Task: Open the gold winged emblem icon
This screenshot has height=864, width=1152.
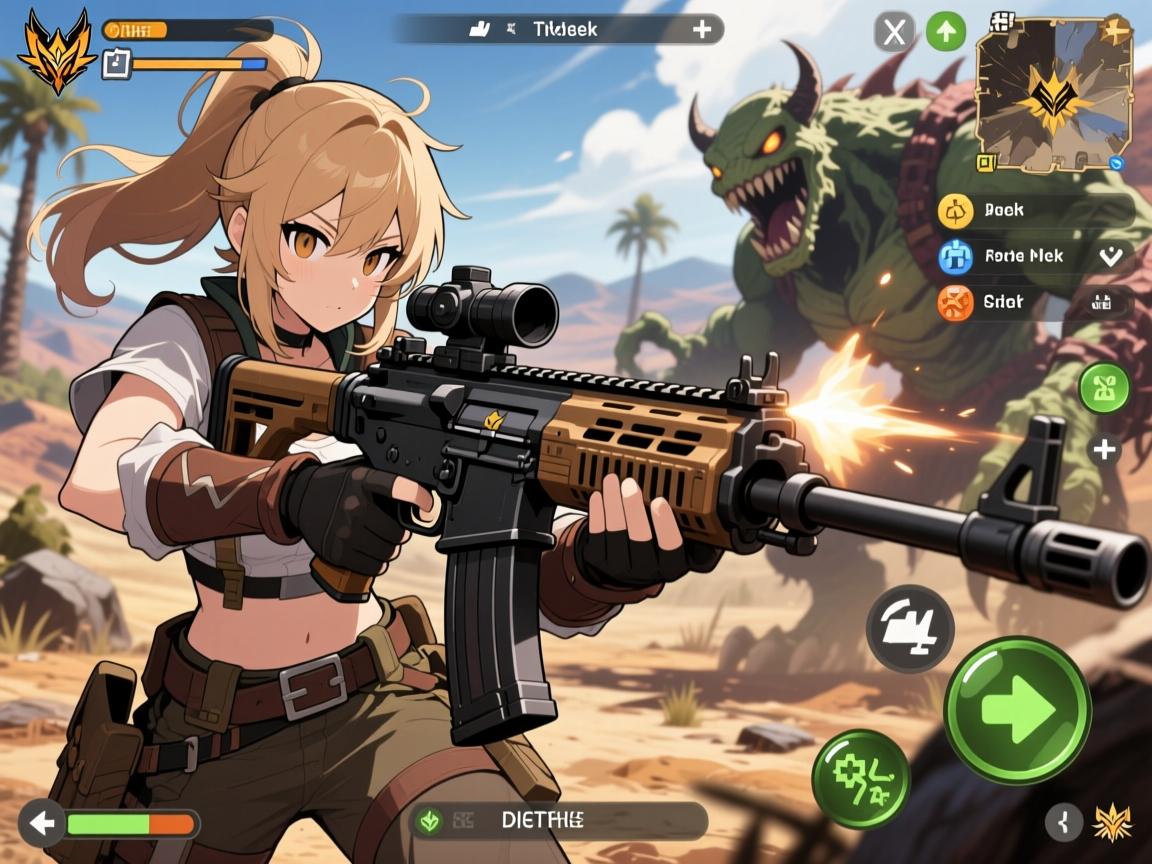Action: pyautogui.click(x=1112, y=822)
